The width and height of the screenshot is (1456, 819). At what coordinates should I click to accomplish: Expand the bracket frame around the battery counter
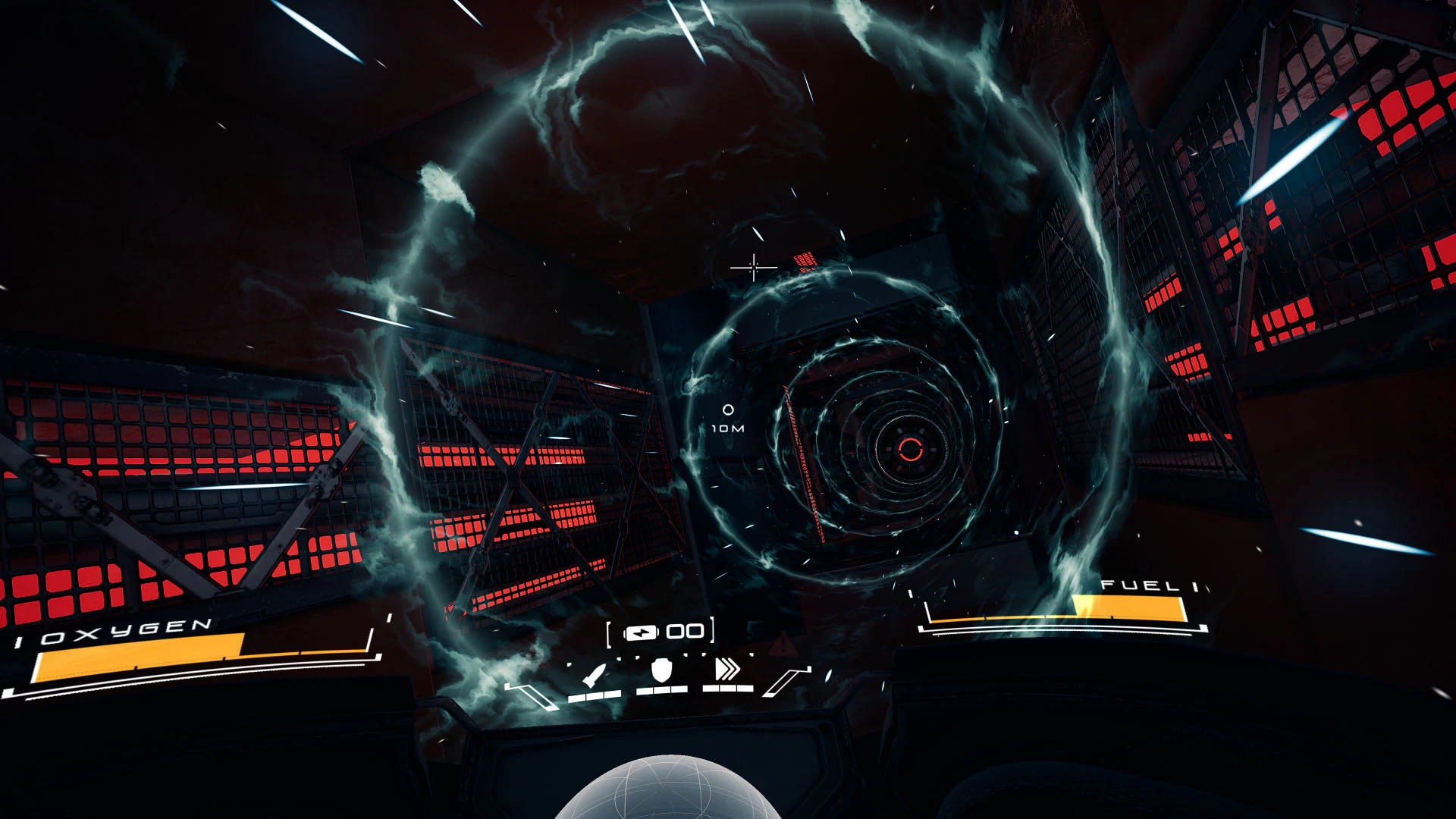click(661, 632)
